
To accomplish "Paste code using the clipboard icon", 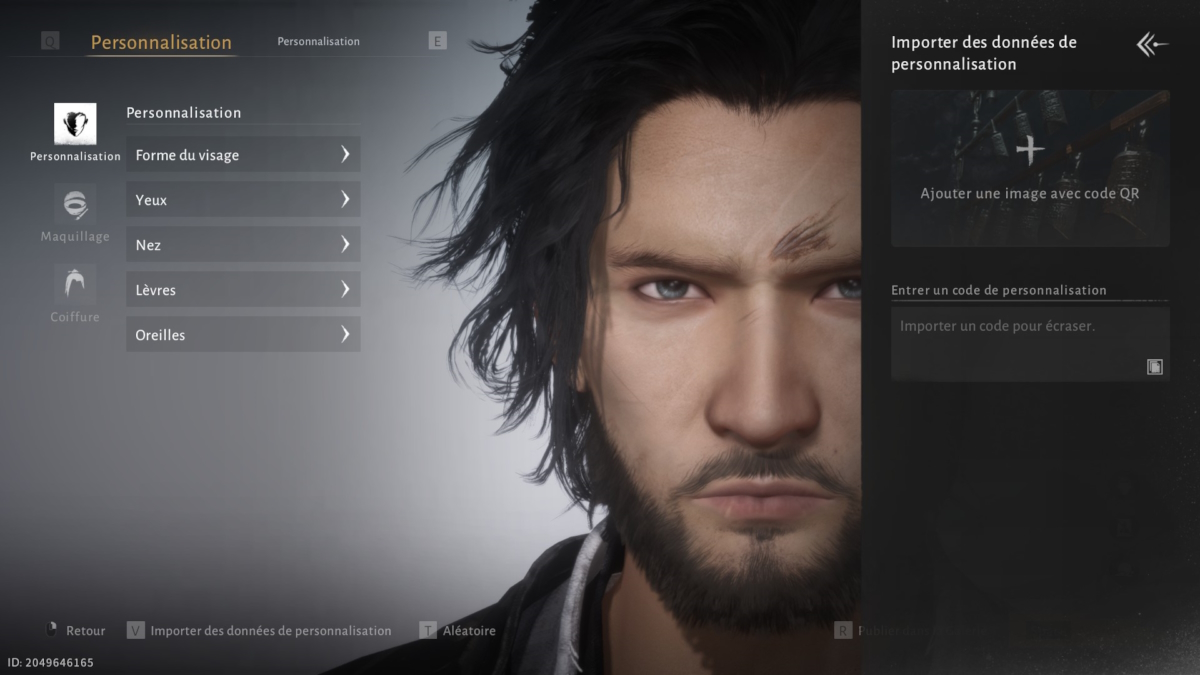I will point(1155,367).
